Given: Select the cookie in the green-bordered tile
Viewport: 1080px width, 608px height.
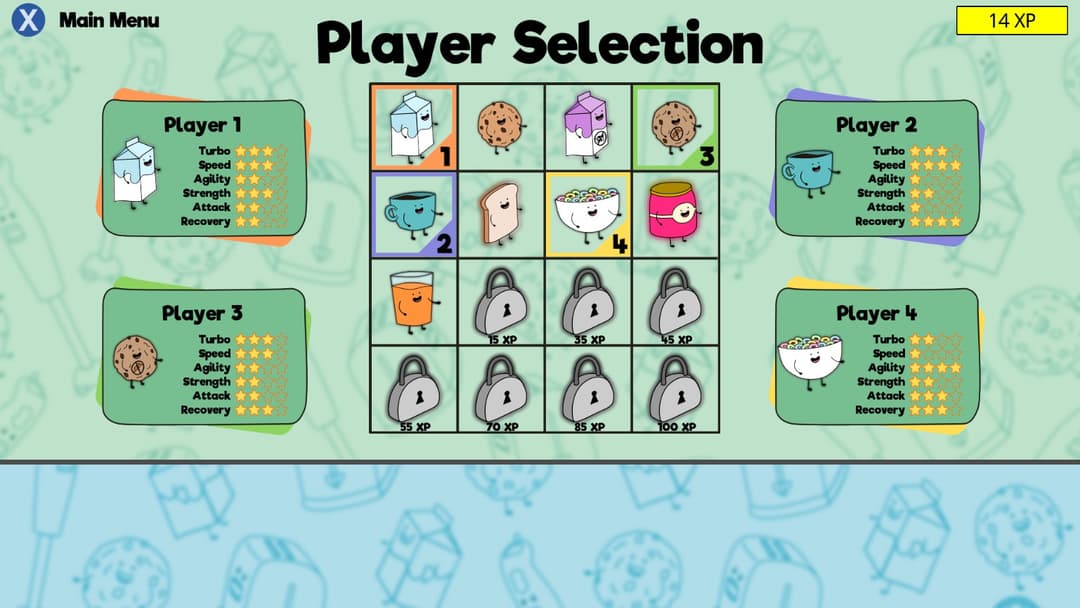Looking at the screenshot, I should tap(675, 127).
